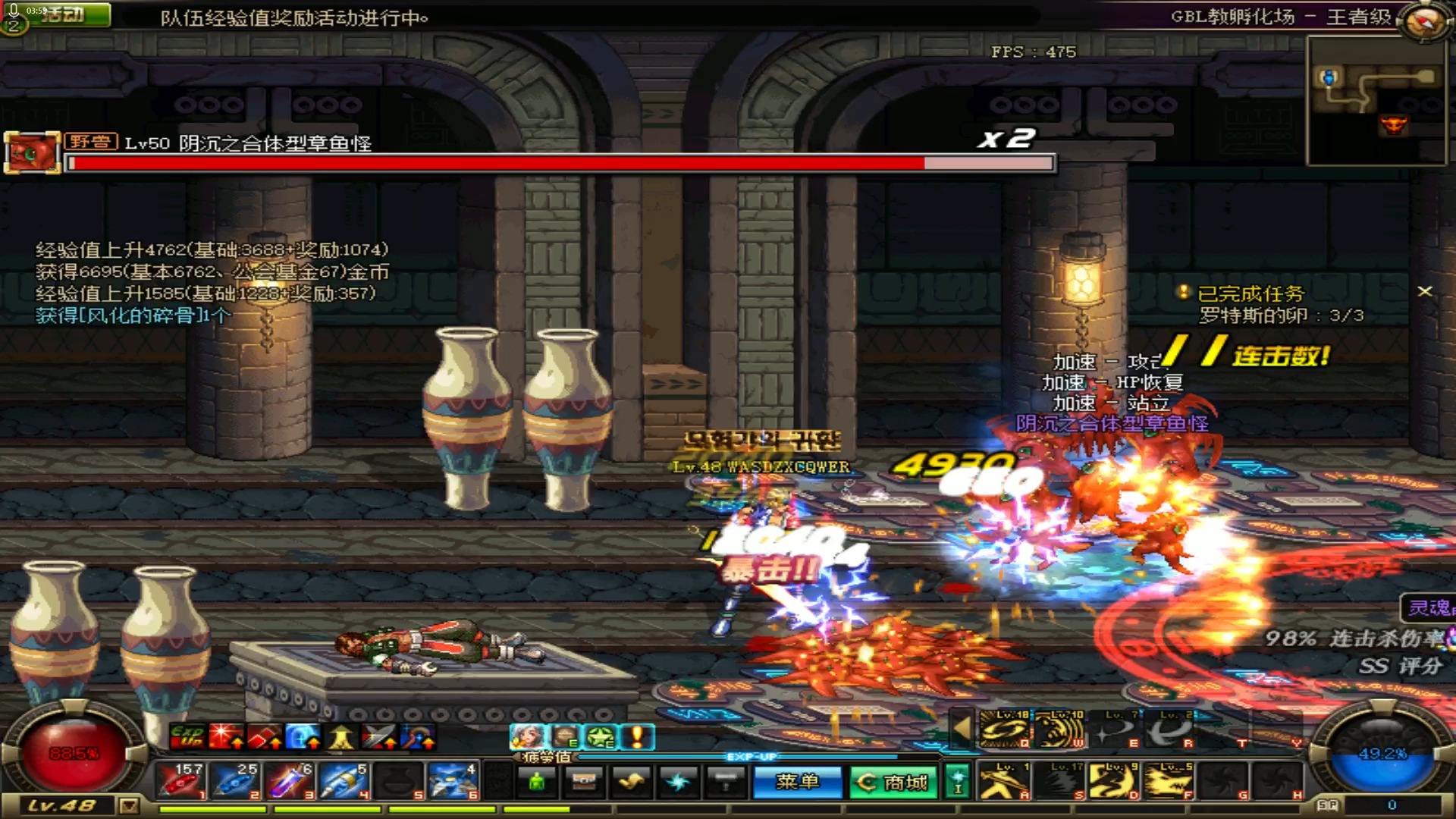Cast the Lv.9 skill on D
This screenshot has width=1456, height=819.
point(1112,781)
